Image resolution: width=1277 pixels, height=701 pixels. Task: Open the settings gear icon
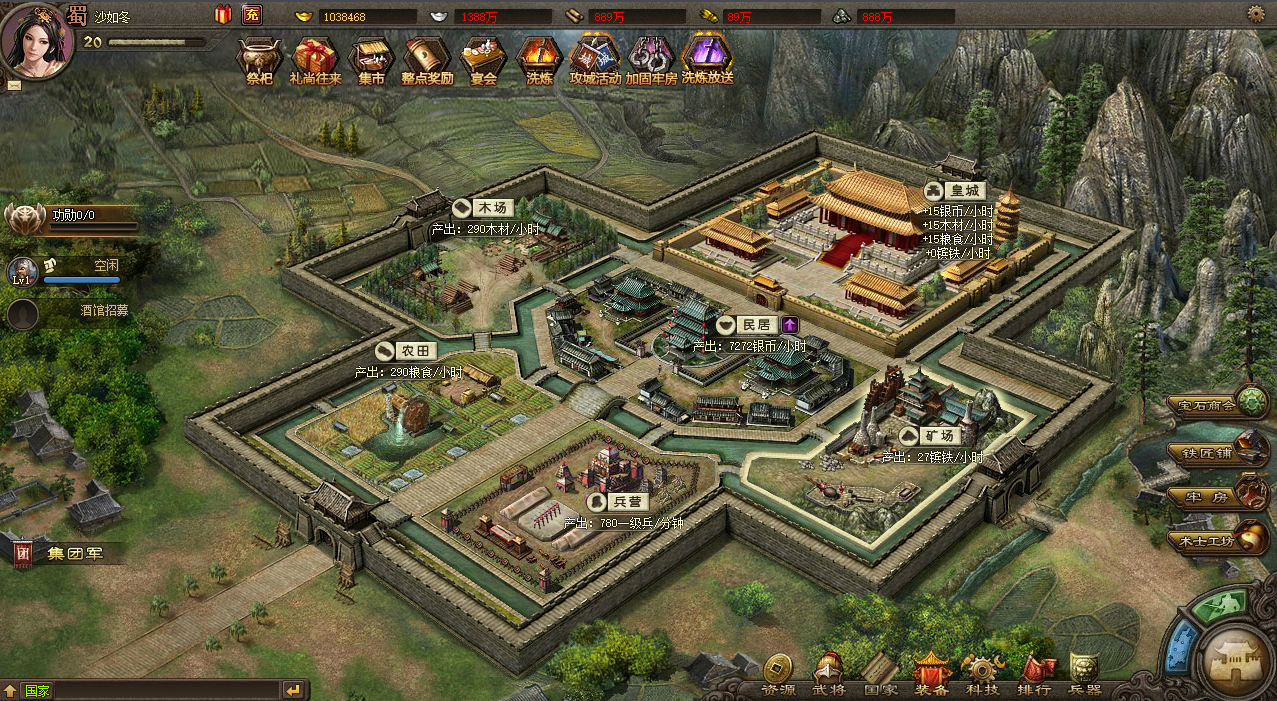point(1256,14)
